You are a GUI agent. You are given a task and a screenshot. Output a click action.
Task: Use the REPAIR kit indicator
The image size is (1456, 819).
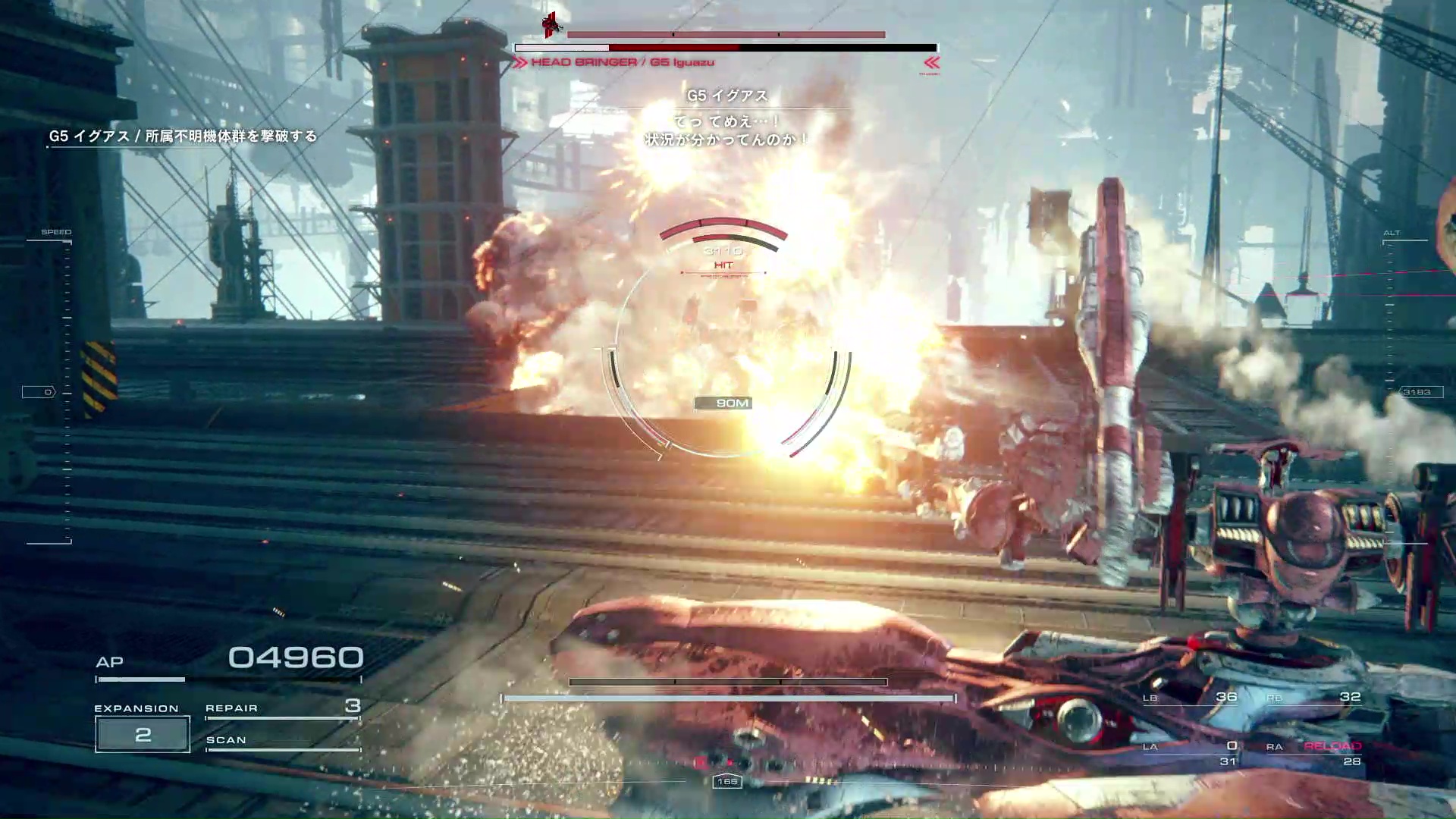282,708
